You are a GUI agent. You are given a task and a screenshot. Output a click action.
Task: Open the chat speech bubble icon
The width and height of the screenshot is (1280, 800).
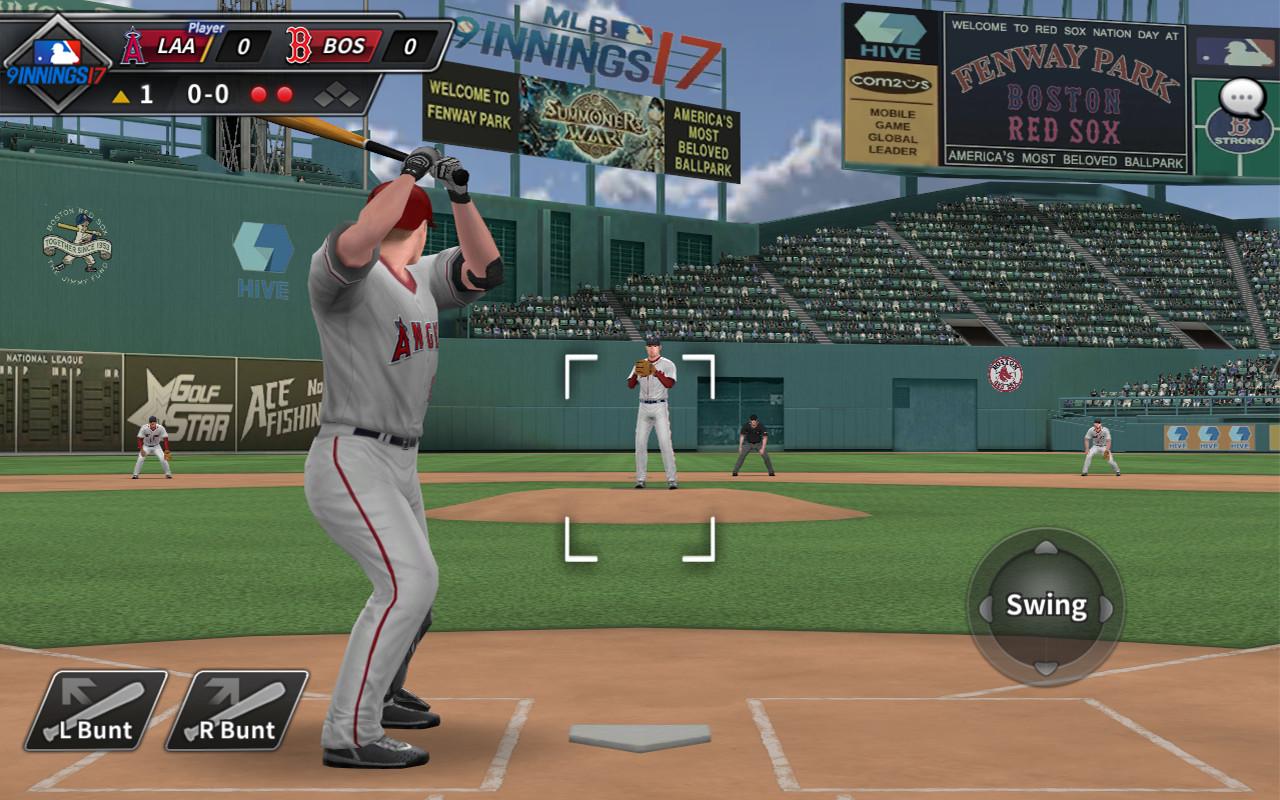(1243, 99)
